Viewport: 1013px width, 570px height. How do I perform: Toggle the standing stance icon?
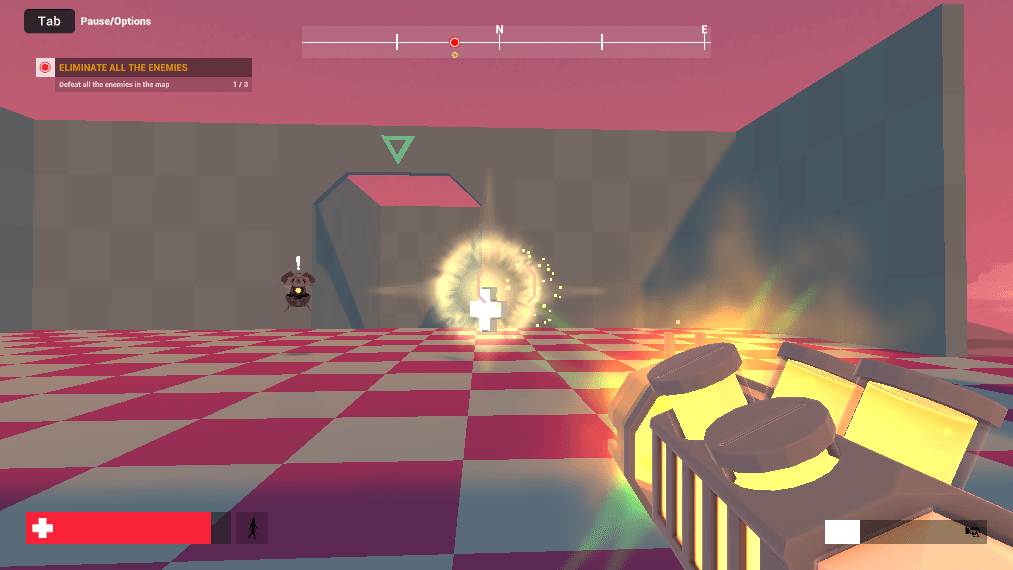252,528
